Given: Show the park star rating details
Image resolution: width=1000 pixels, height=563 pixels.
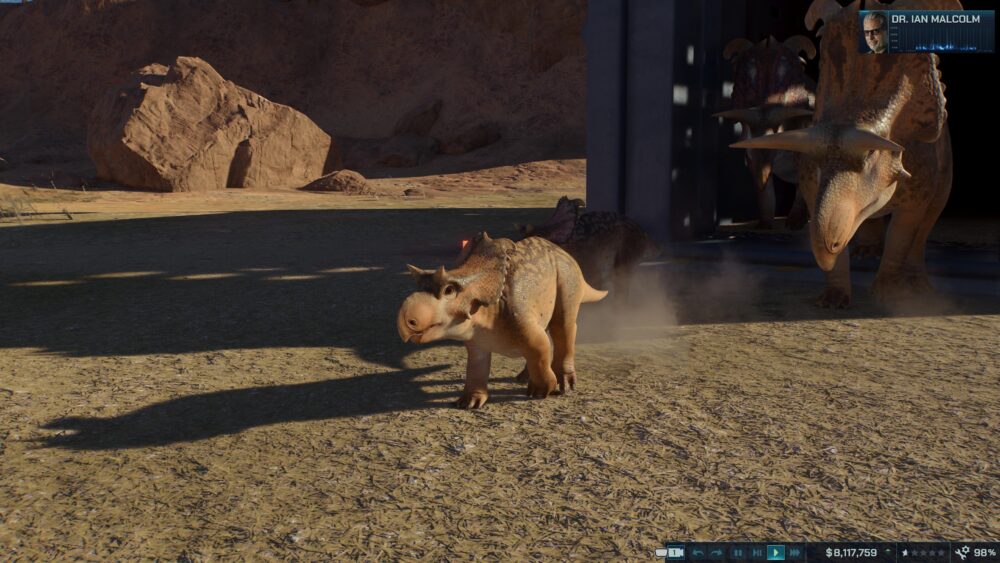Looking at the screenshot, I should click(x=923, y=553).
